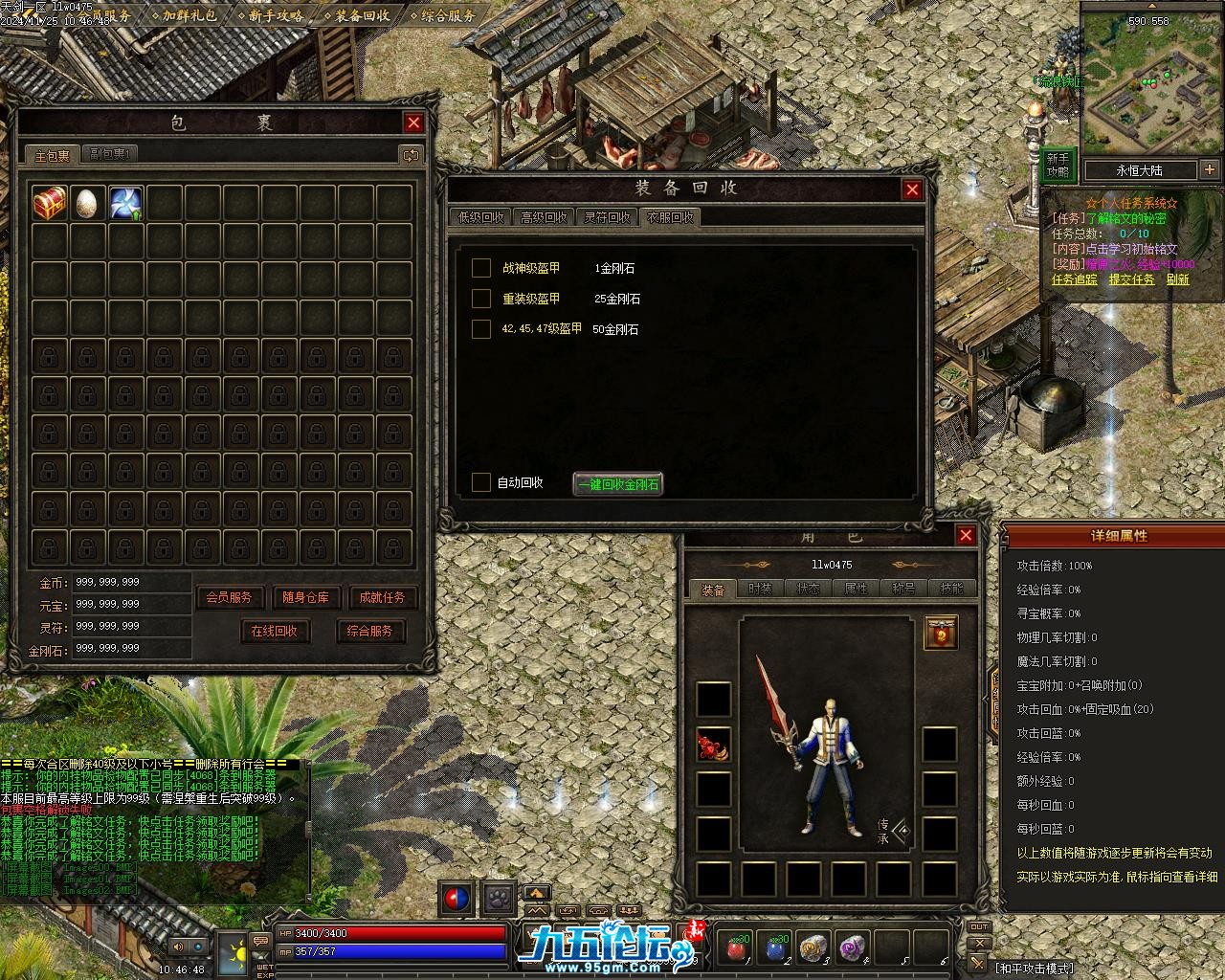Viewport: 1225px width, 980px height.
Task: Click the 一键回收金刚石 button
Action: tap(617, 484)
